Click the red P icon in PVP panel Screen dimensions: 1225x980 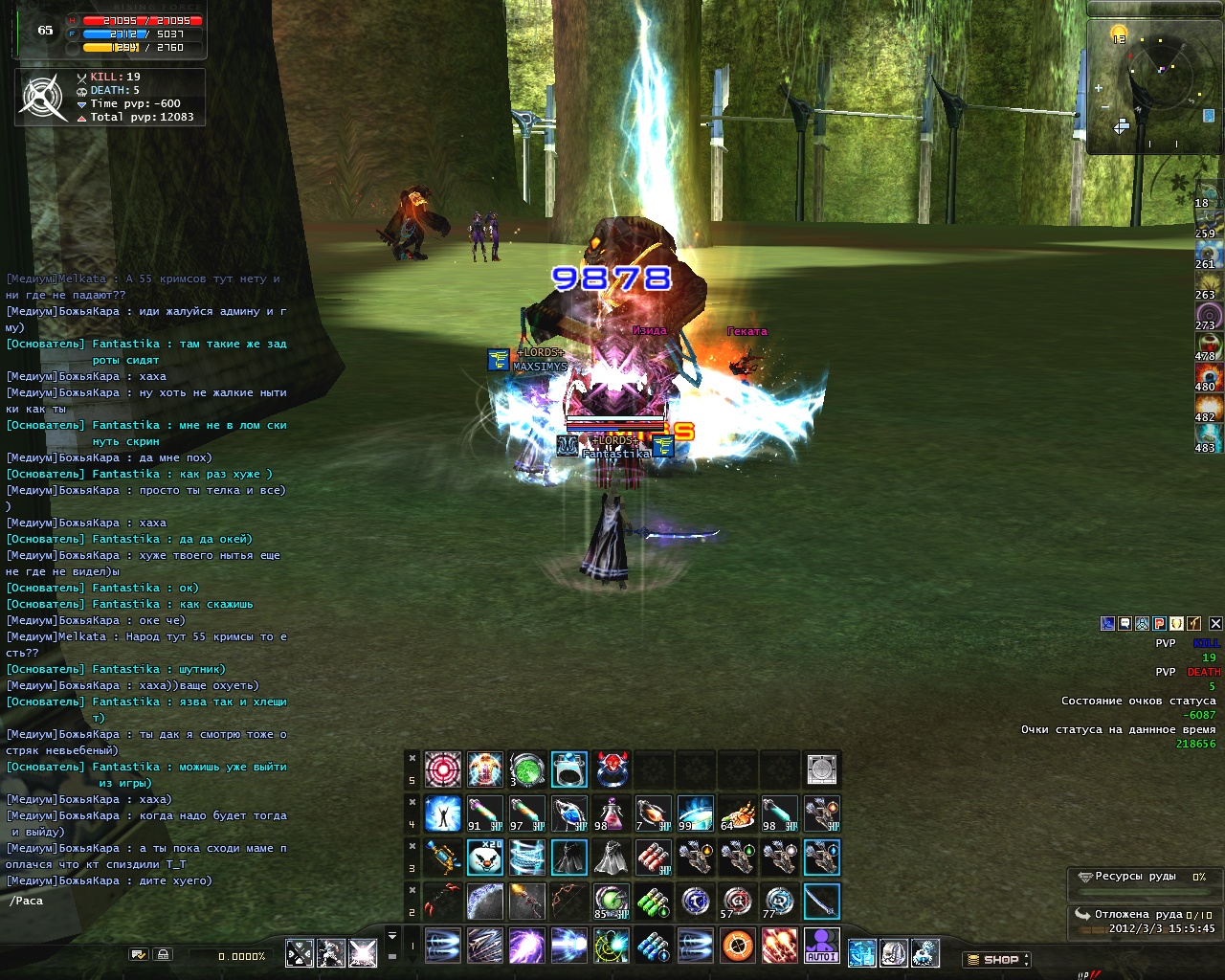tap(1159, 623)
